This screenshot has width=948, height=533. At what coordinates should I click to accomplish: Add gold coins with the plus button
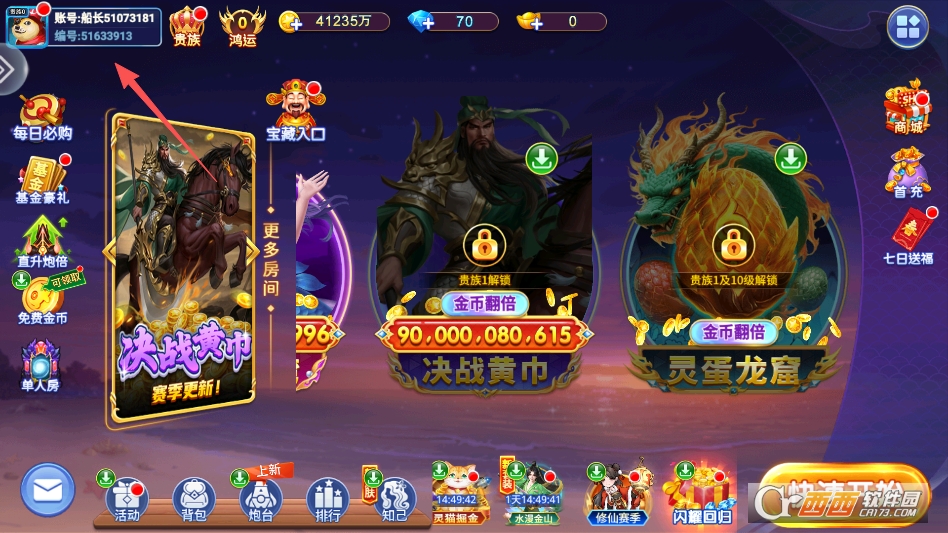coord(290,22)
